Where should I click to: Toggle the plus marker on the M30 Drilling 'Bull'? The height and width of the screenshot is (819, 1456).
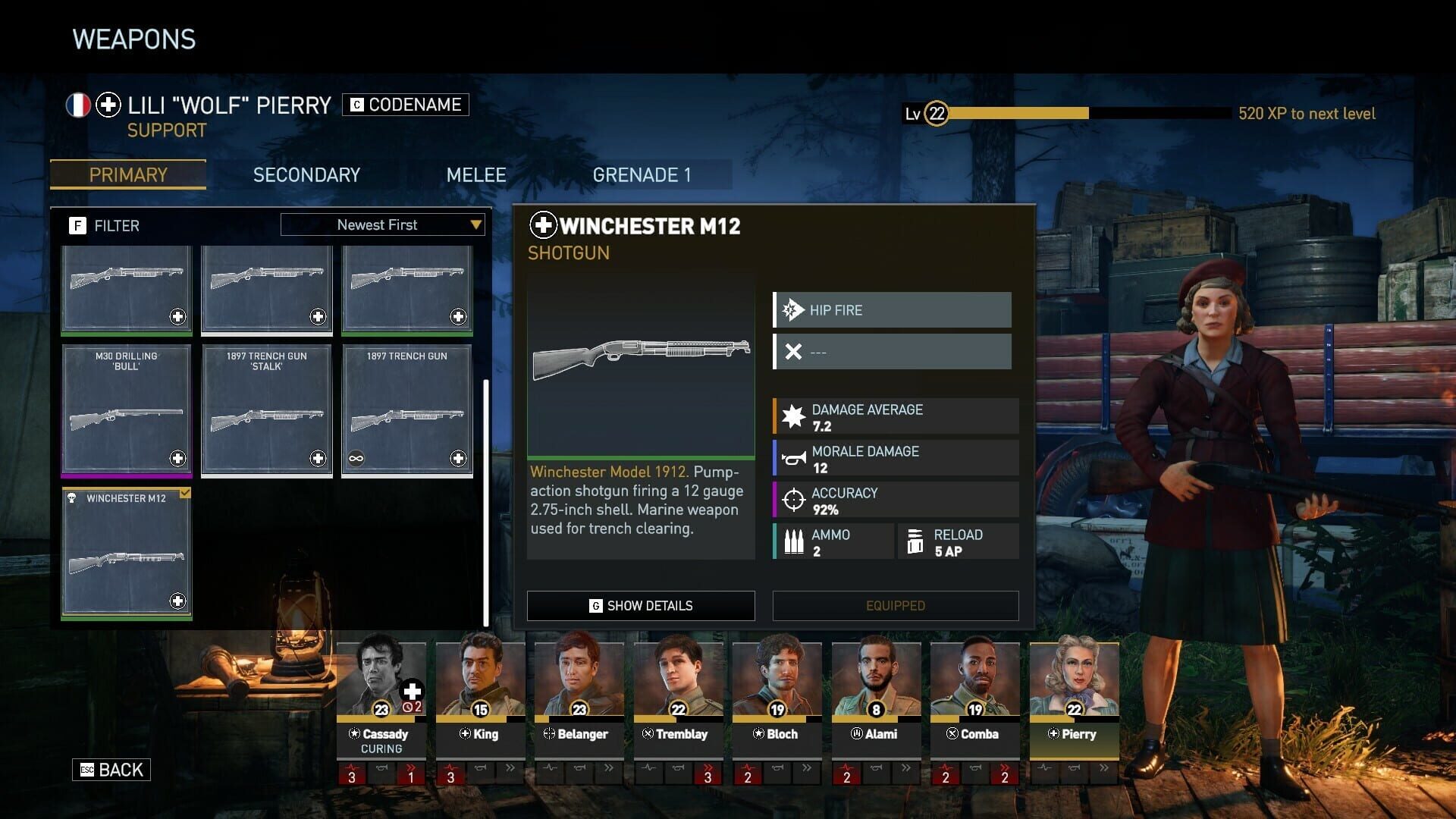[x=177, y=458]
